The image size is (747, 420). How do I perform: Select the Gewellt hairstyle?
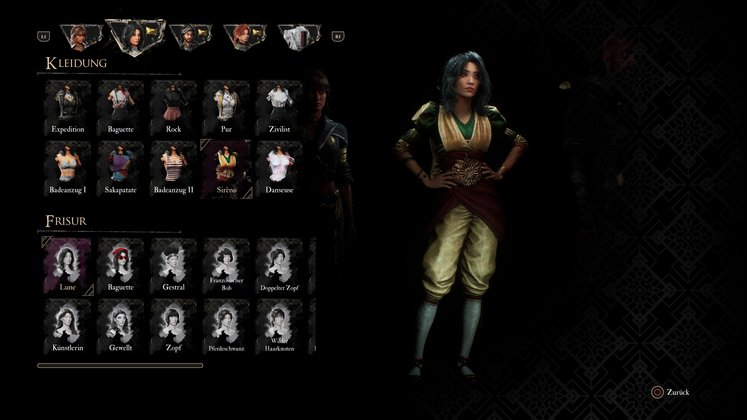tap(121, 327)
